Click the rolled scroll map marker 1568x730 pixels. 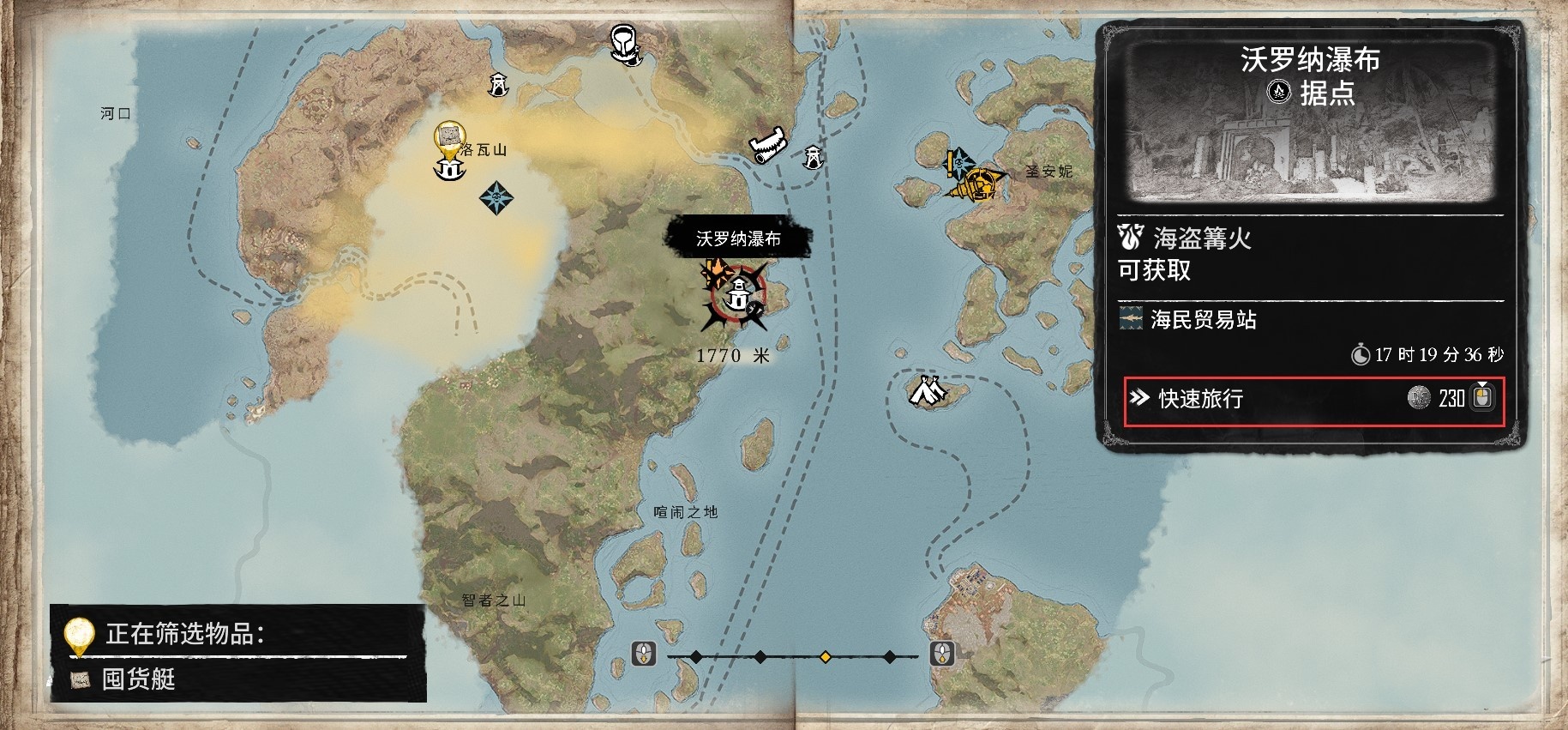[x=766, y=144]
